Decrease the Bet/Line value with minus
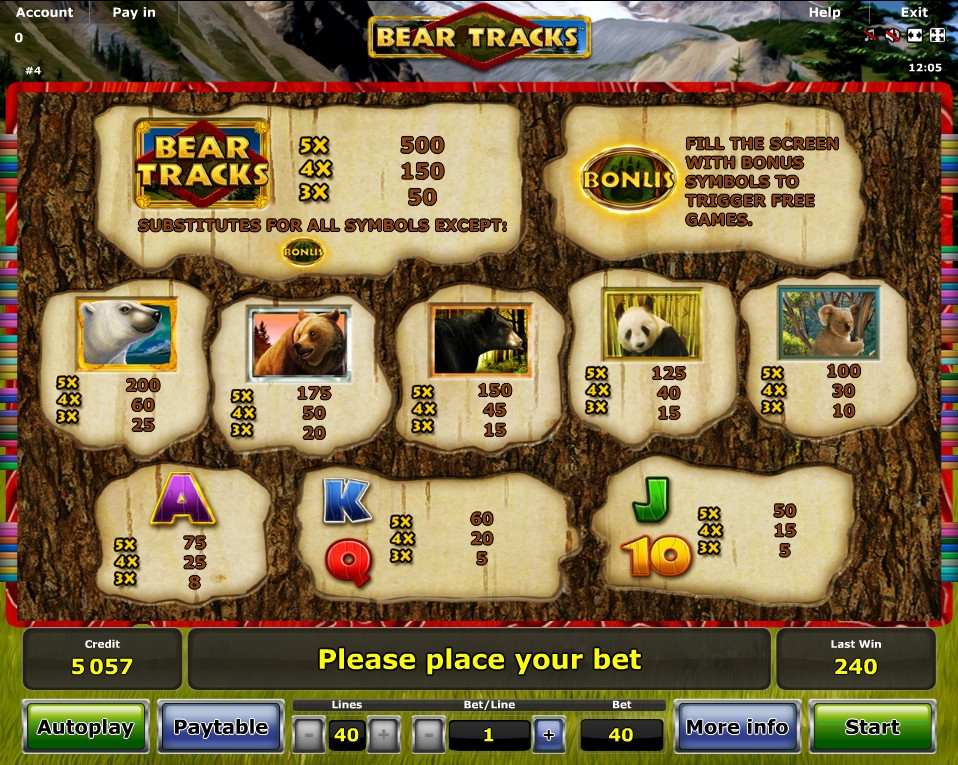 point(428,735)
